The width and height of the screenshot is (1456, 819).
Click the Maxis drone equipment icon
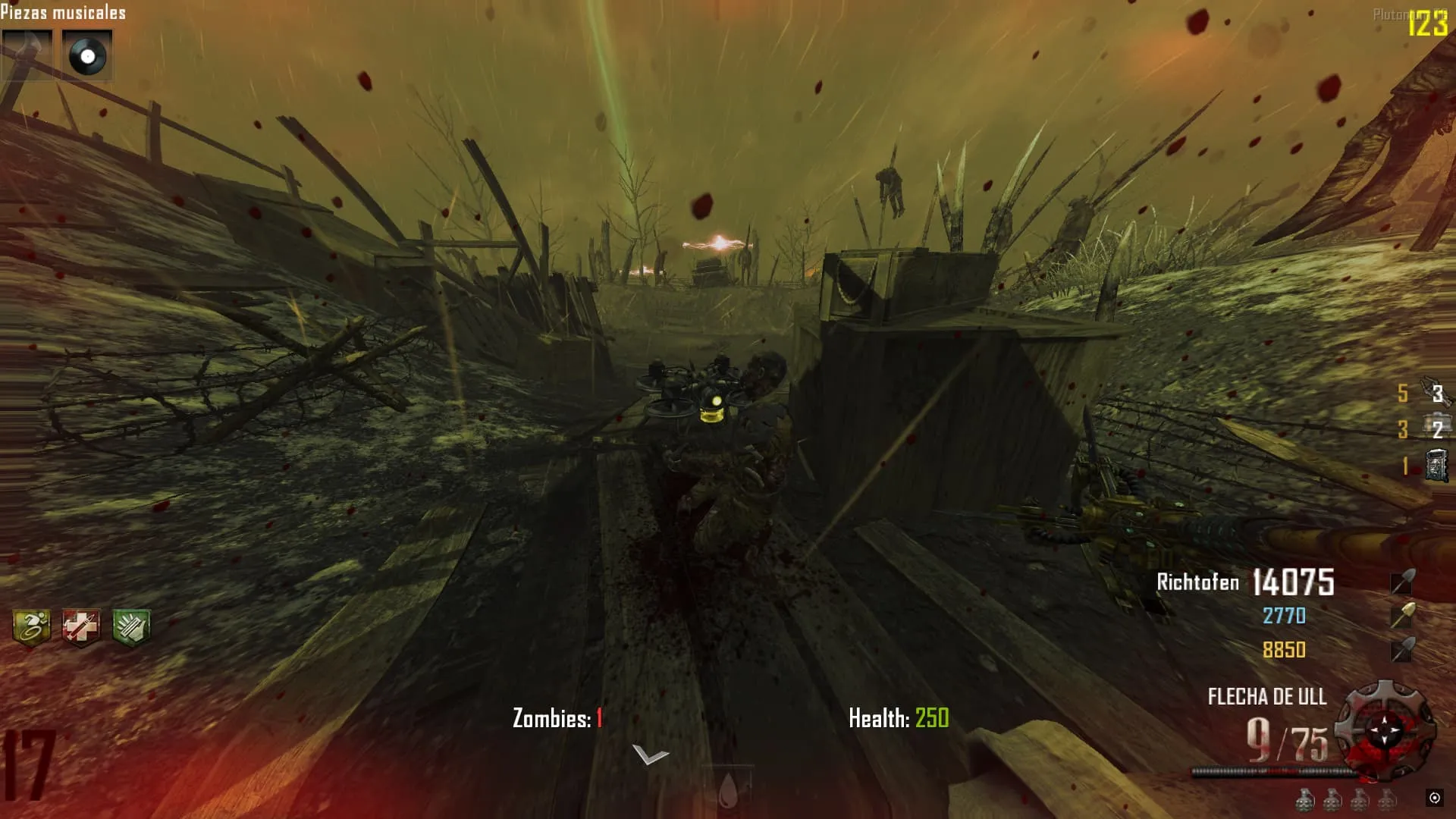(1436, 391)
